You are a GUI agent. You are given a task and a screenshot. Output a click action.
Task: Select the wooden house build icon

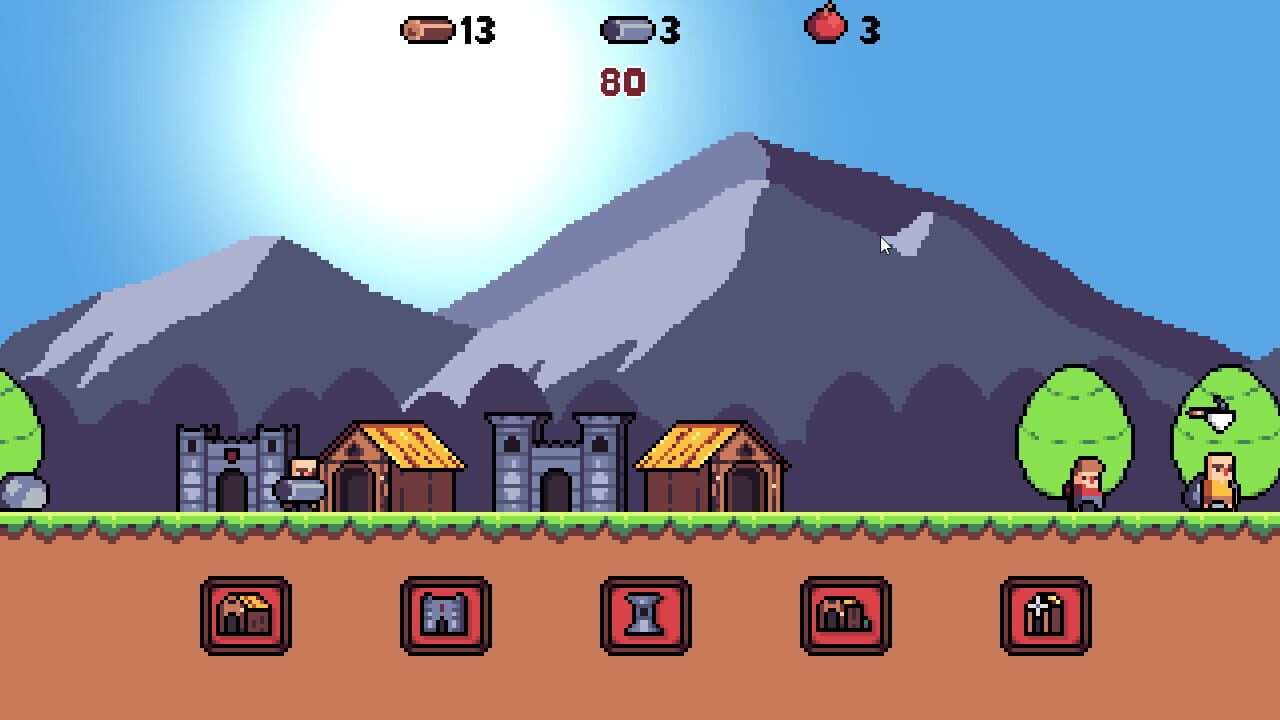pos(246,616)
